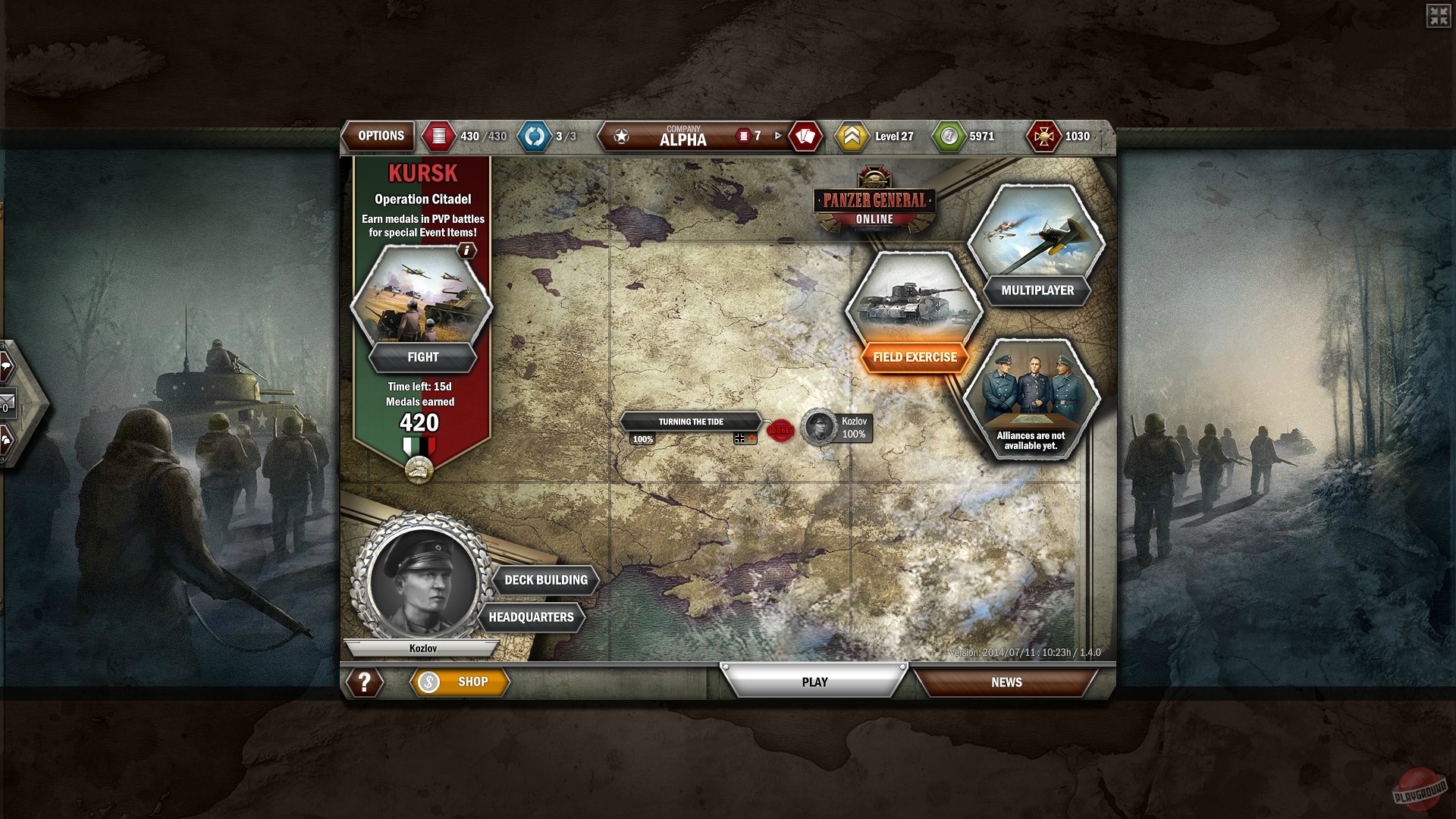Click the green coin currency icon
This screenshot has height=819, width=1456.
pyautogui.click(x=949, y=136)
